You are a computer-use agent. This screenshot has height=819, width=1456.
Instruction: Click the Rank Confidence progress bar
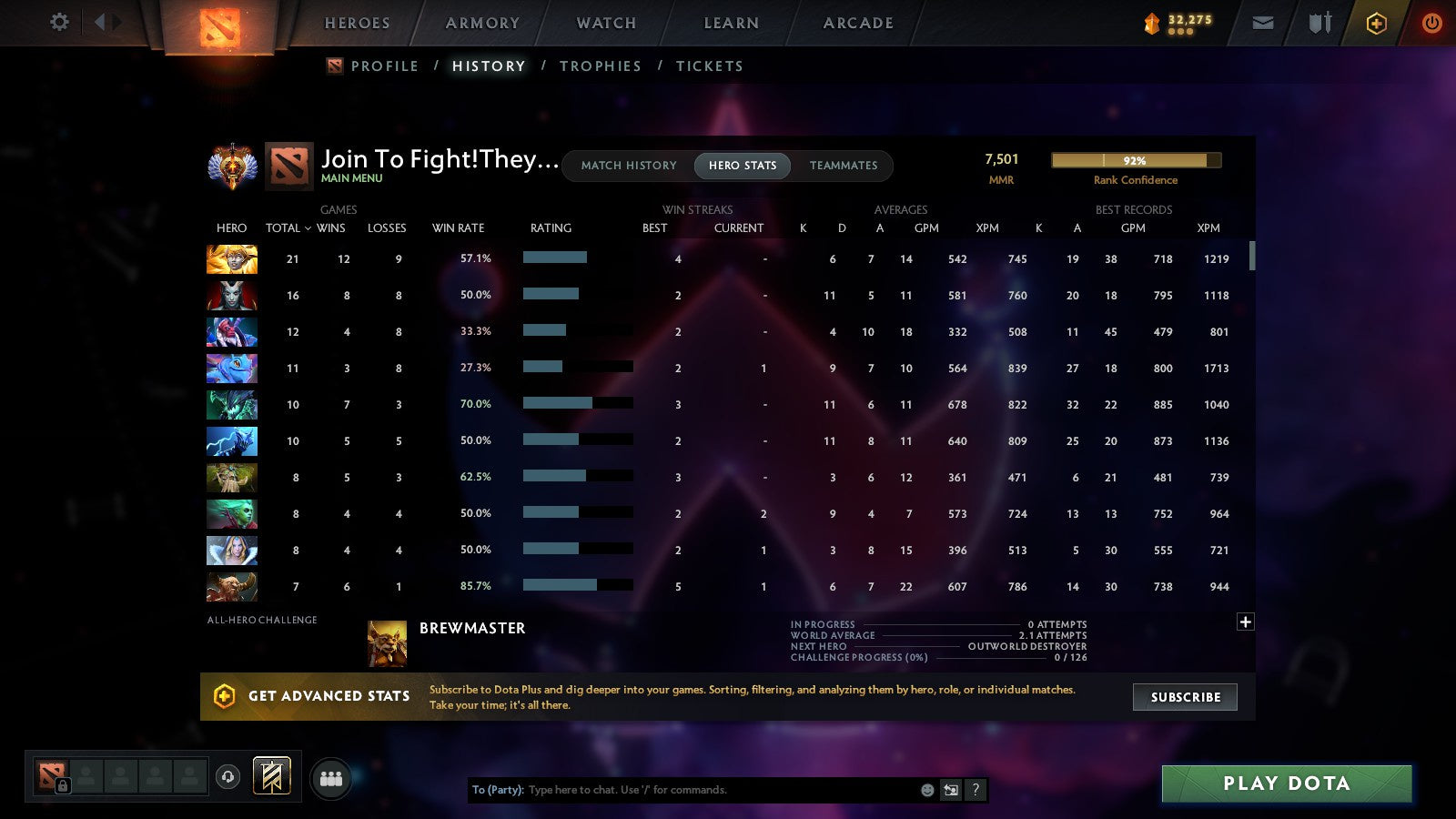click(x=1135, y=159)
